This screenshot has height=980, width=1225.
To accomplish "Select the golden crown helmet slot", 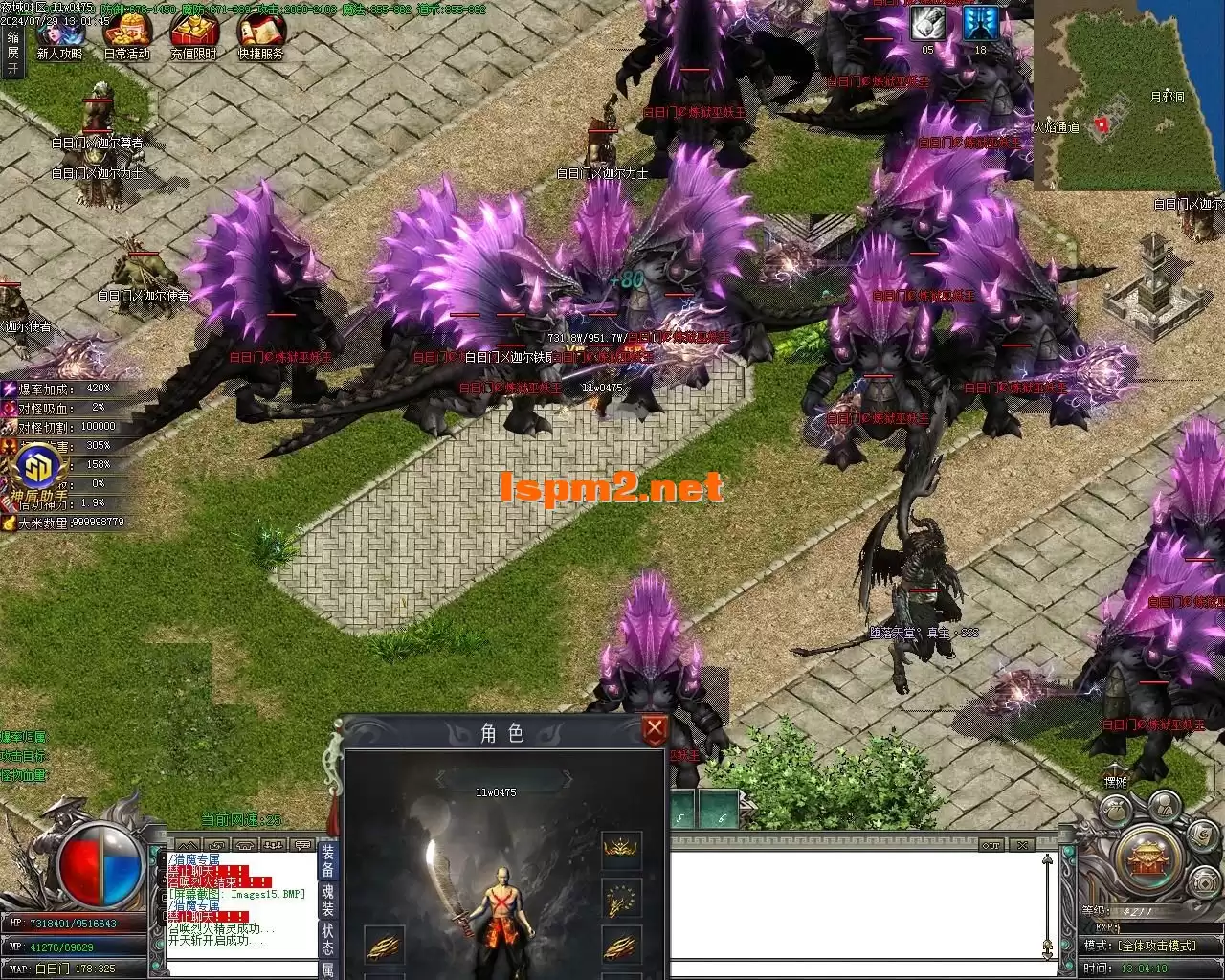I will 621,849.
